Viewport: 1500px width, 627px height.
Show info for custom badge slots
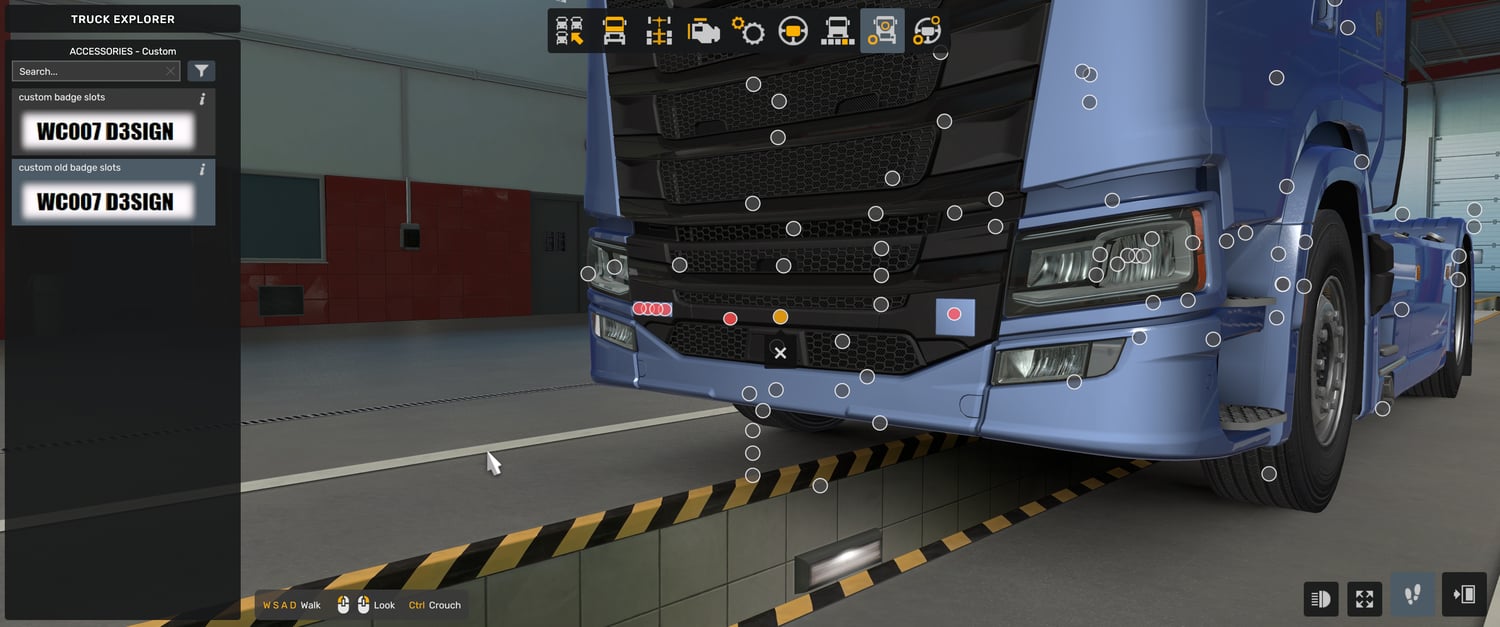[203, 98]
